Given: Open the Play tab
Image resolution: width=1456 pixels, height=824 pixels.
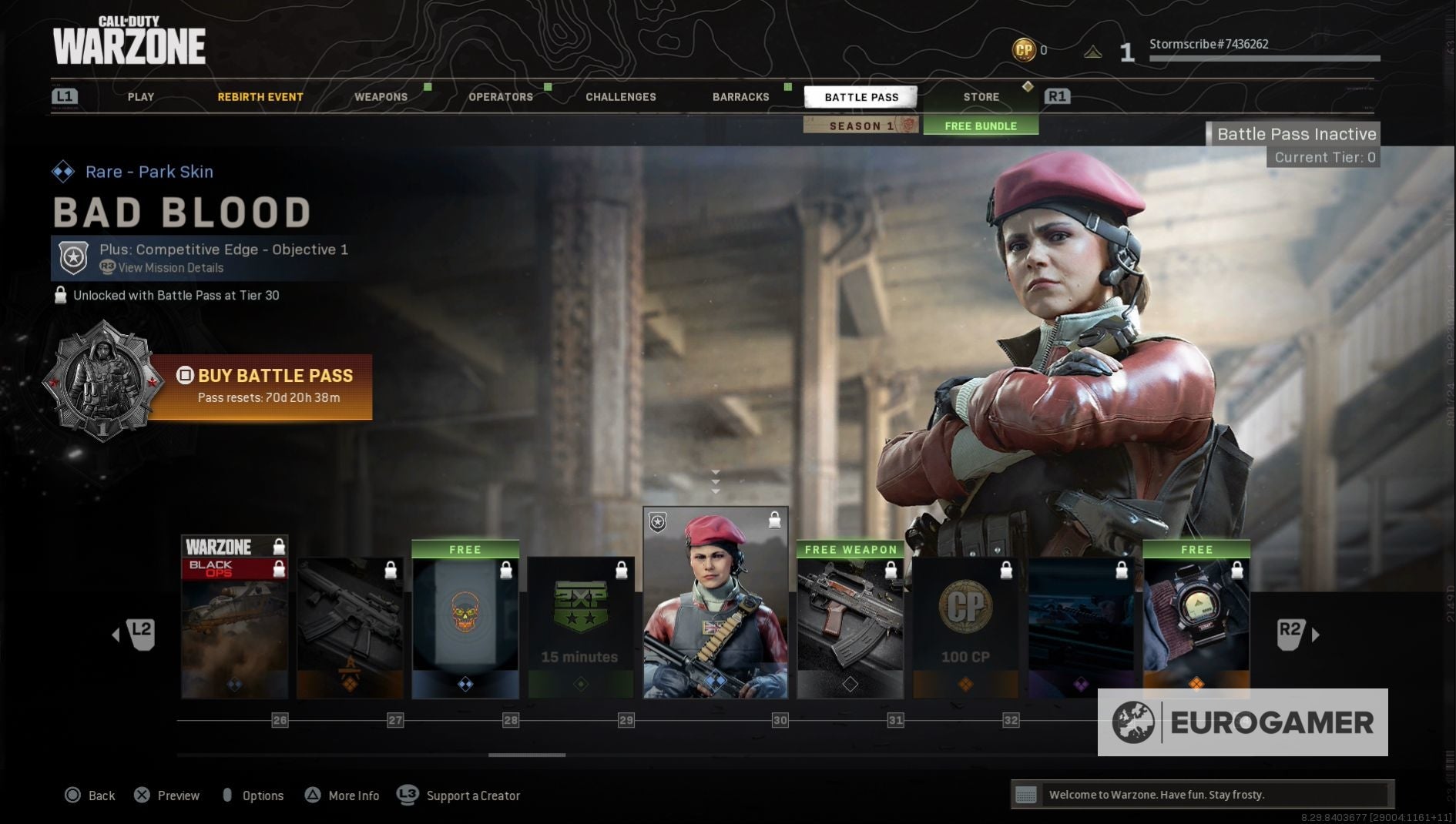Looking at the screenshot, I should 141,97.
